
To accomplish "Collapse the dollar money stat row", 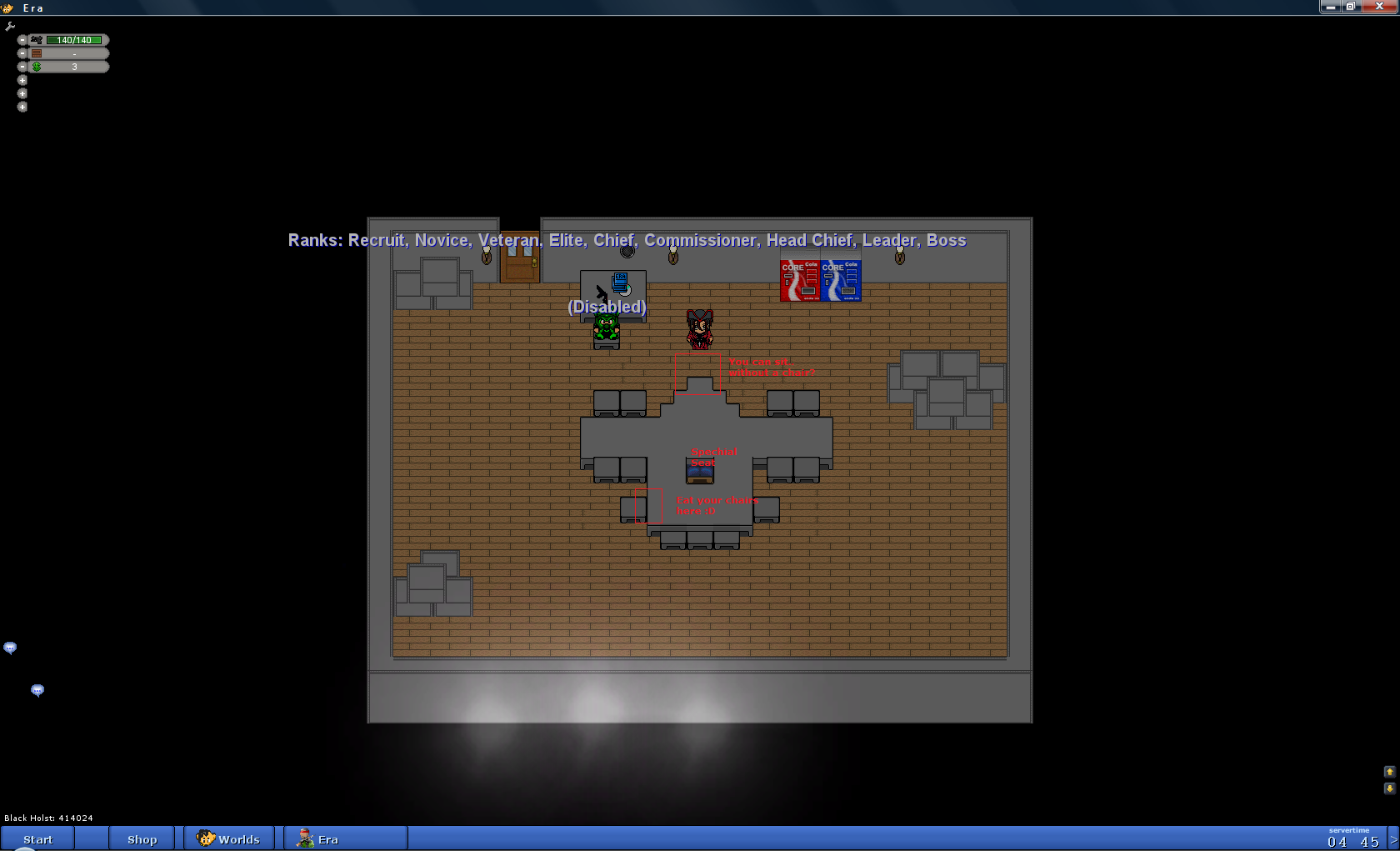I will coord(22,67).
